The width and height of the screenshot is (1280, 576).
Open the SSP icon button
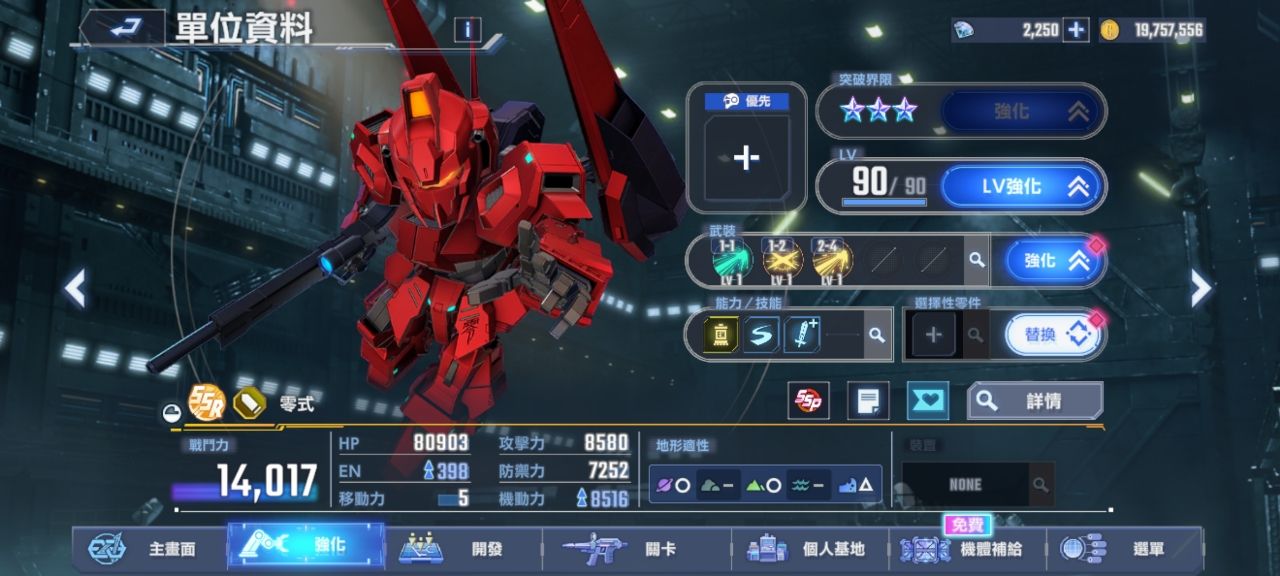808,401
